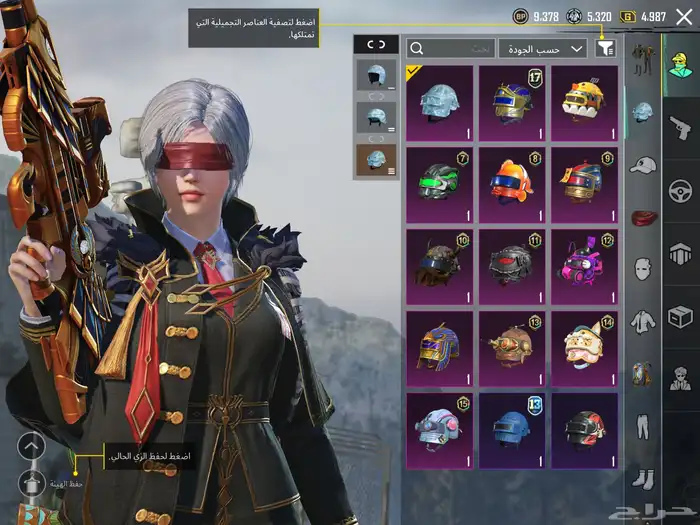This screenshot has width=700, height=525.
Task: Pick the orange goldfish helmet
Action: tap(512, 184)
